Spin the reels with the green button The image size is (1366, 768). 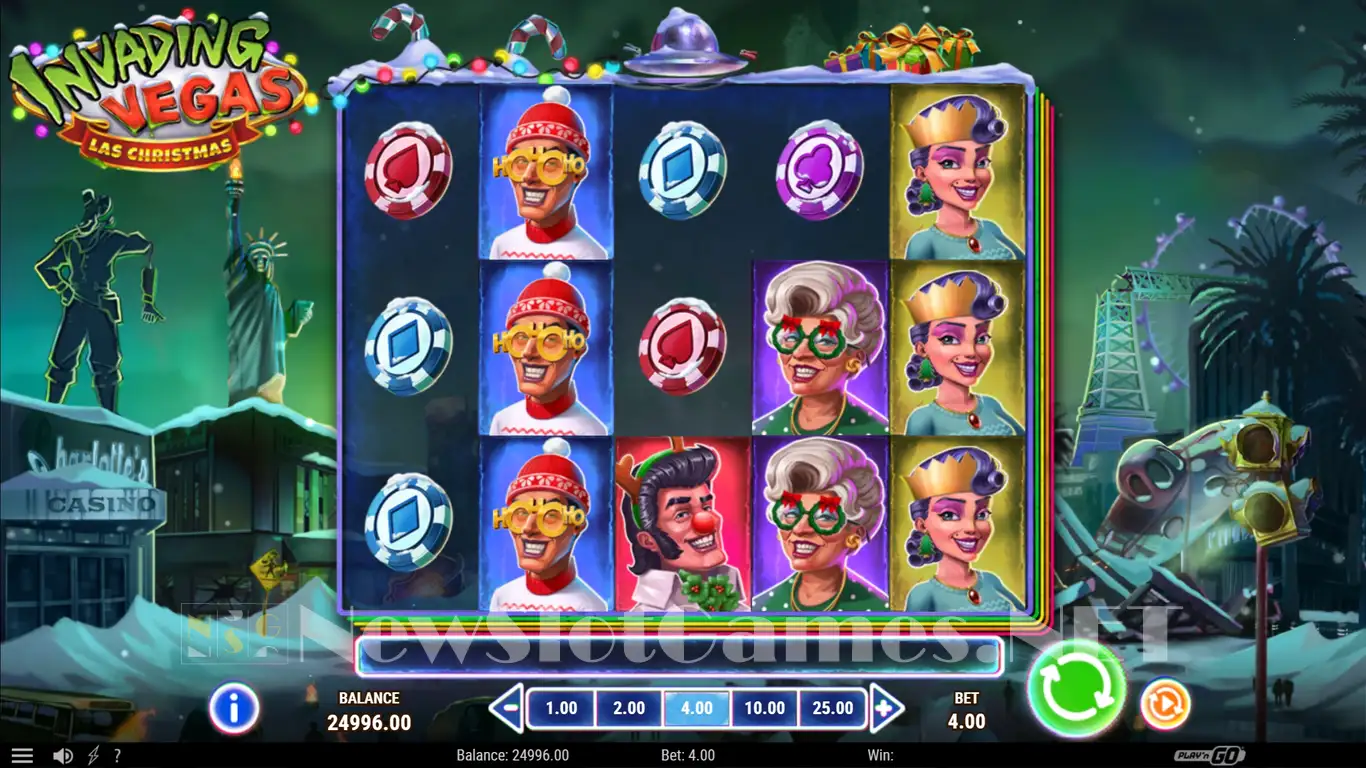click(x=1076, y=690)
